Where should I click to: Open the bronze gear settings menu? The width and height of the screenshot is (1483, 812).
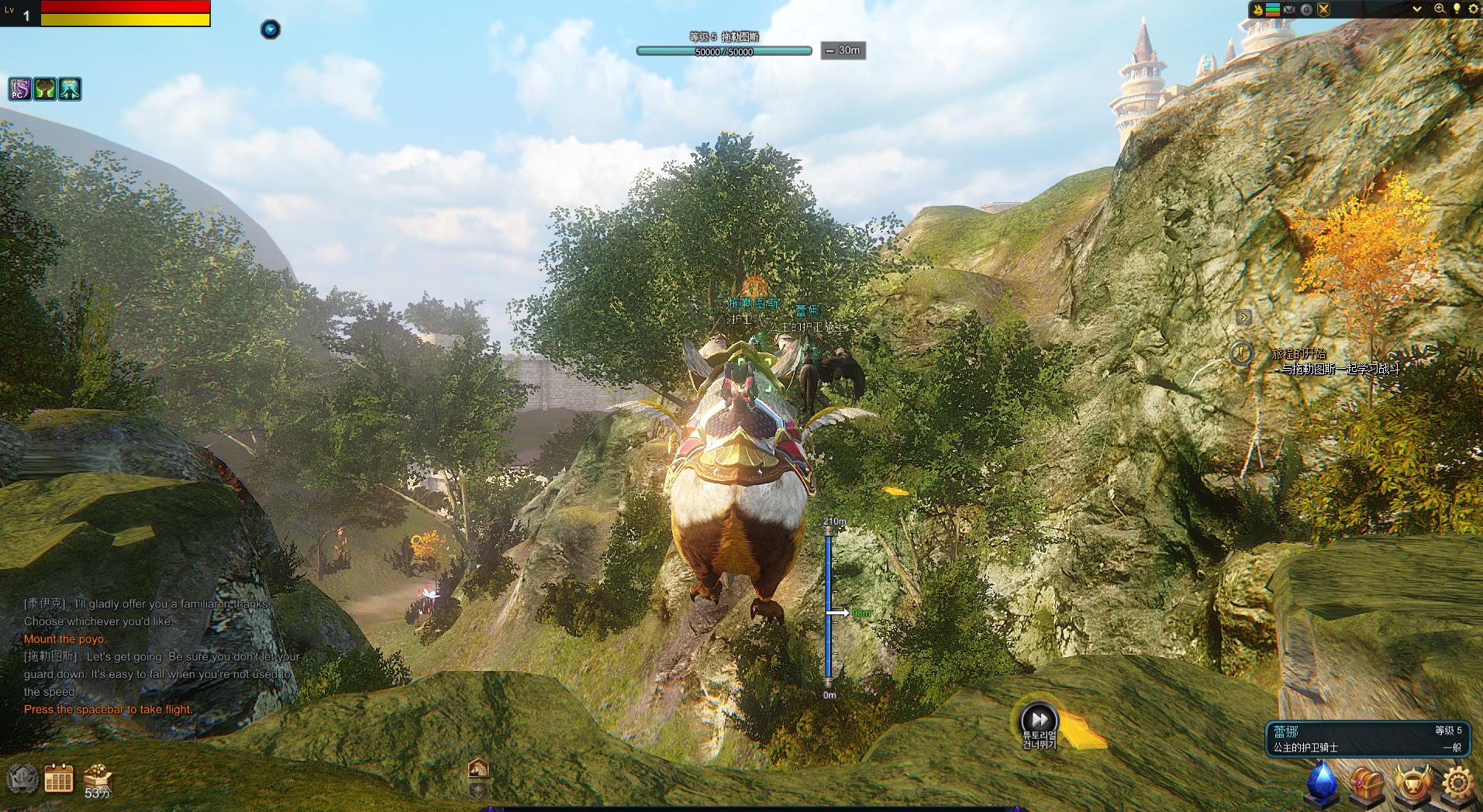click(1457, 783)
